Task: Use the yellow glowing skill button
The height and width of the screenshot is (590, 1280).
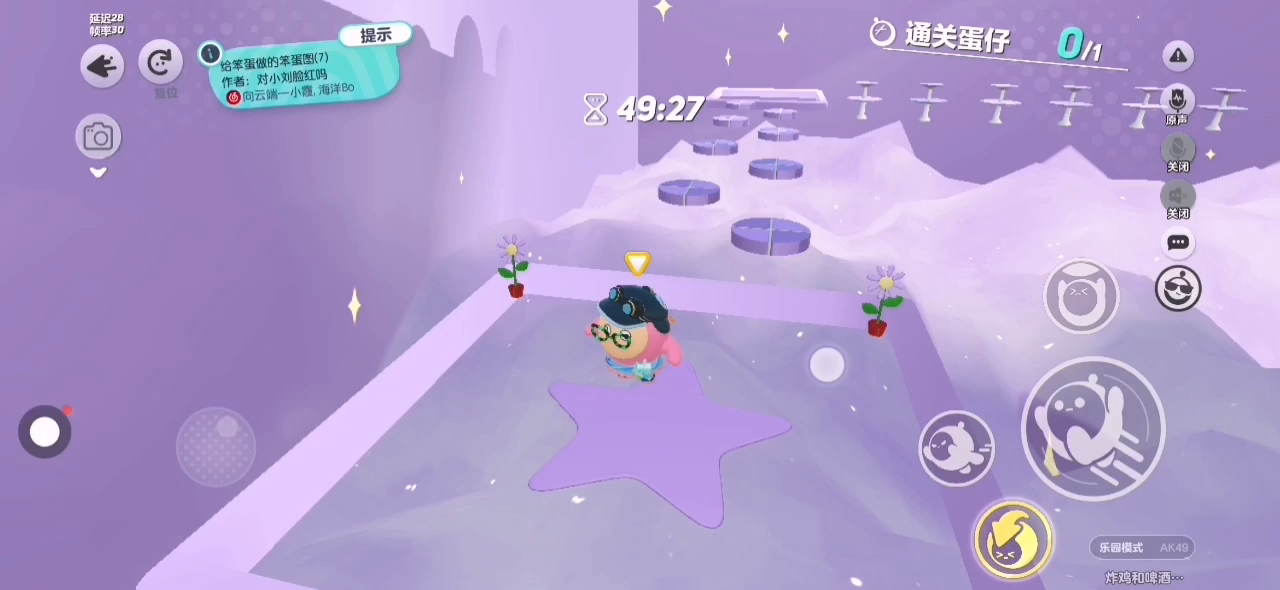Action: (x=1013, y=539)
